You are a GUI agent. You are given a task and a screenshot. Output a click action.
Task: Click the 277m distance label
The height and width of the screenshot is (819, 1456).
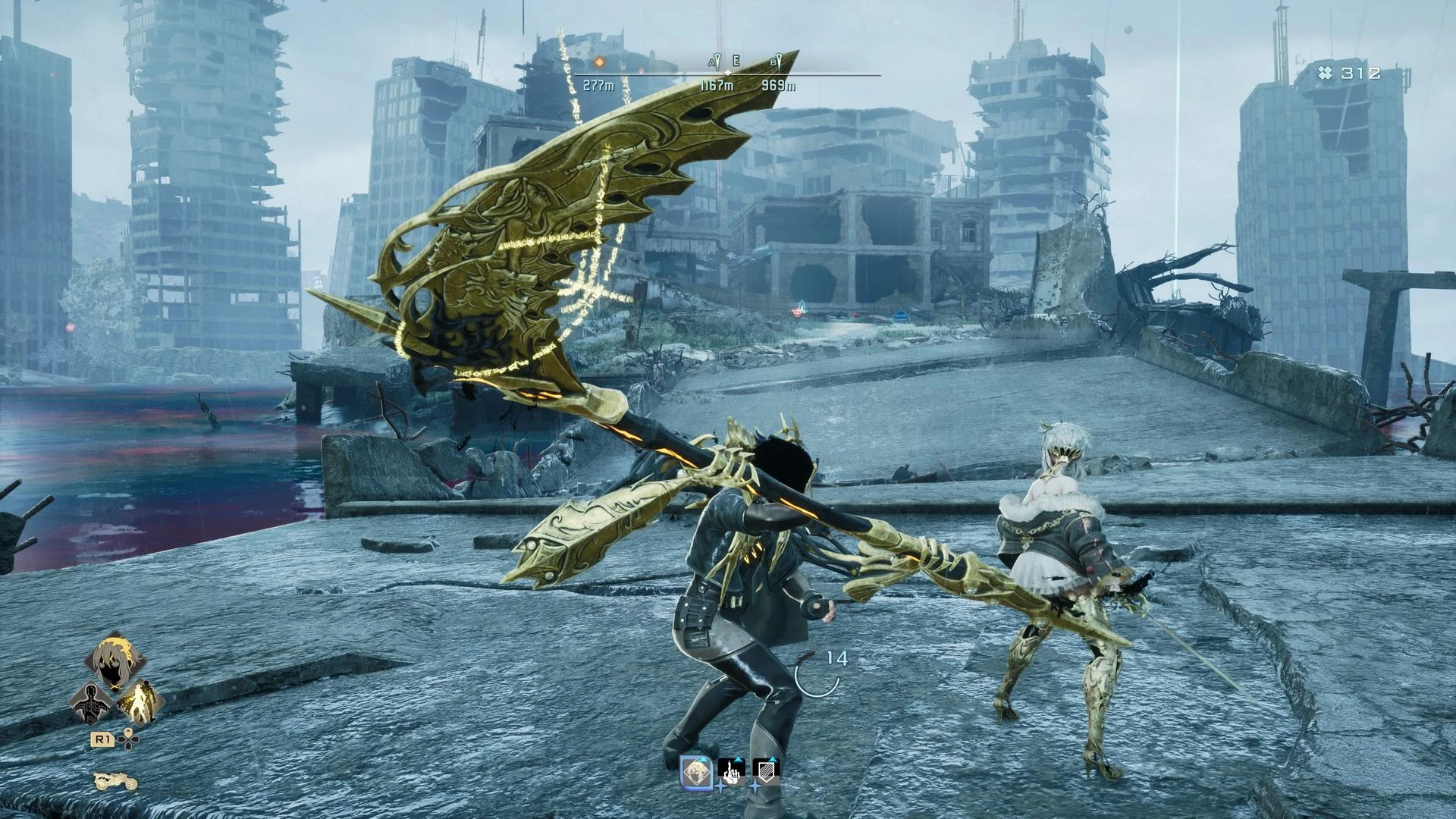point(599,85)
